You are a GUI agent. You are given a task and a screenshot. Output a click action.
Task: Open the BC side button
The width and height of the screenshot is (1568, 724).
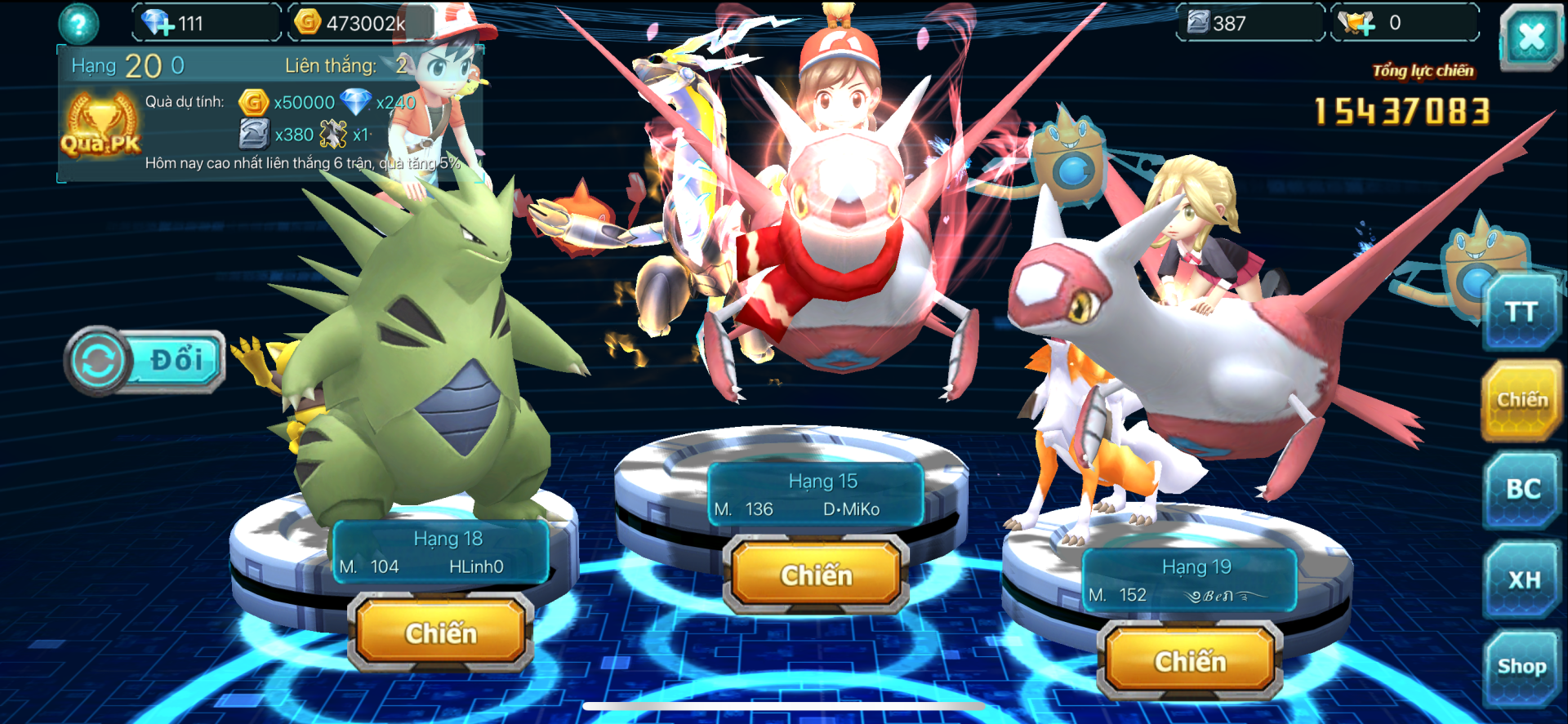point(1522,489)
